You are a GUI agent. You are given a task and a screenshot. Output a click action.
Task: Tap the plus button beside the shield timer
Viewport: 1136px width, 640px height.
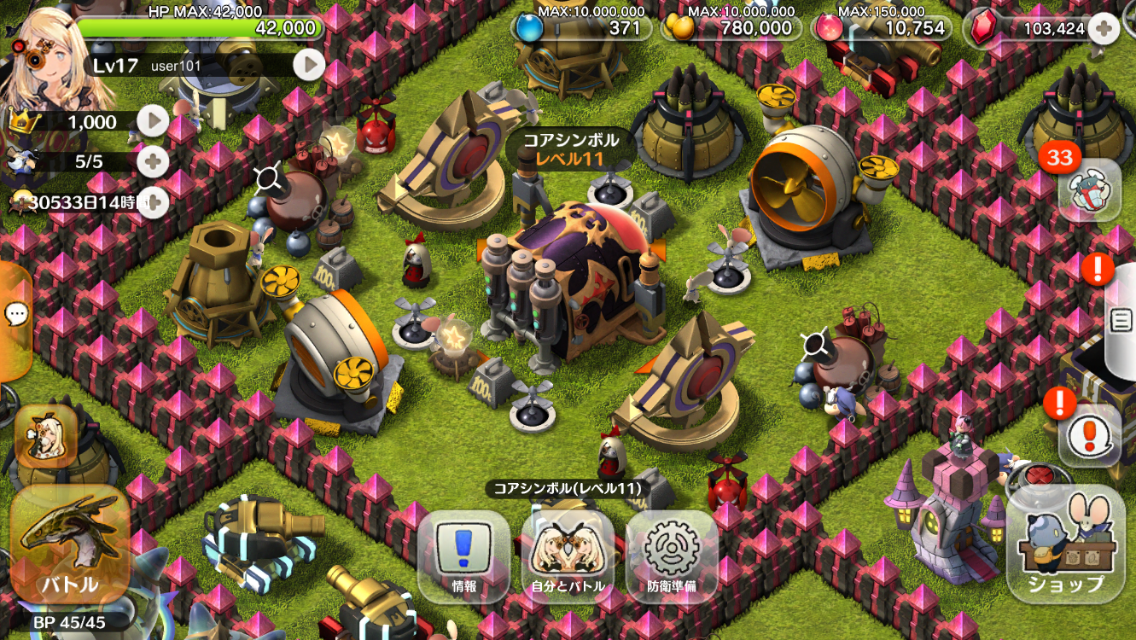[152, 201]
